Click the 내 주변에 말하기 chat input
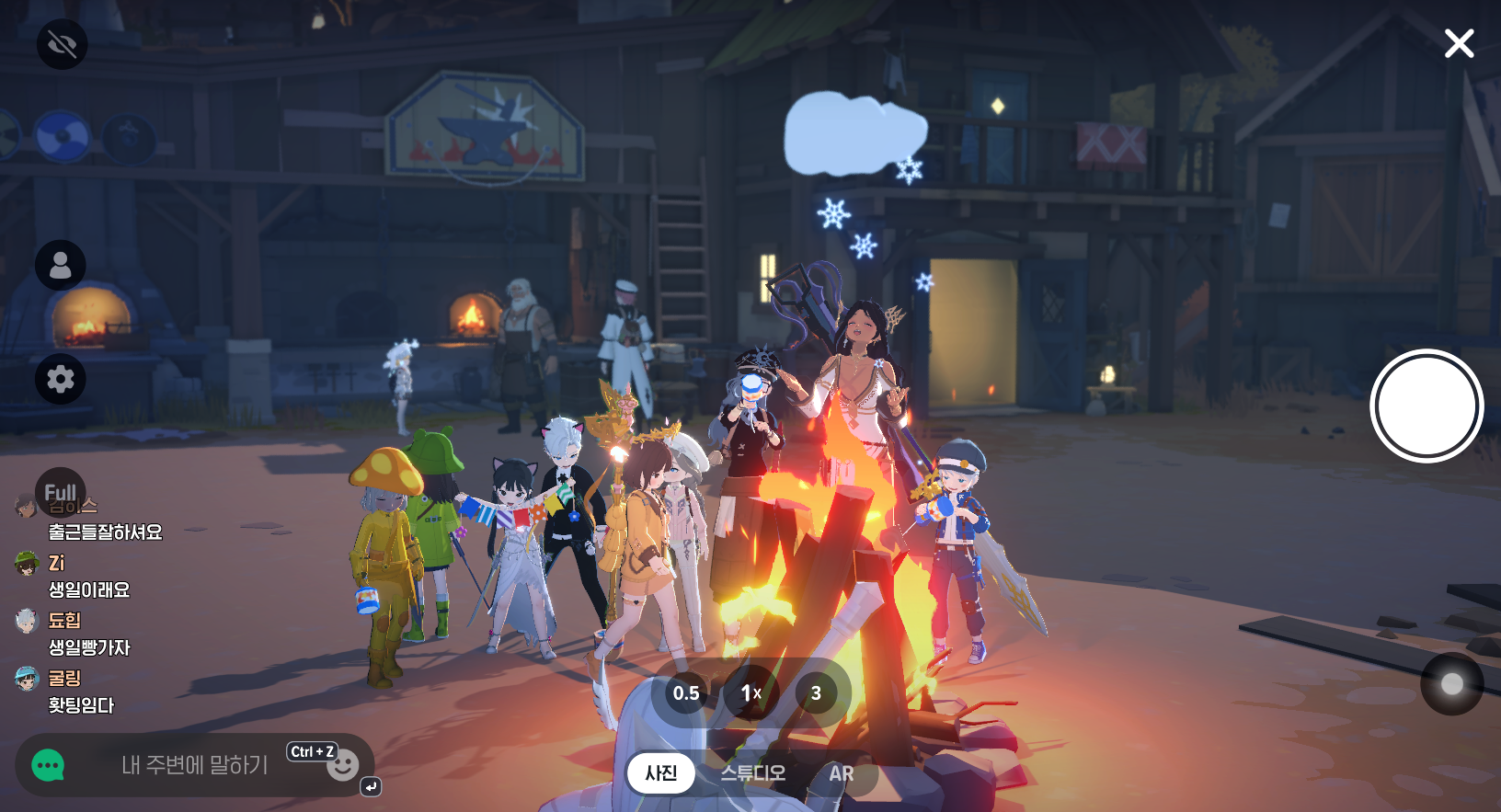1501x812 pixels. tap(195, 764)
